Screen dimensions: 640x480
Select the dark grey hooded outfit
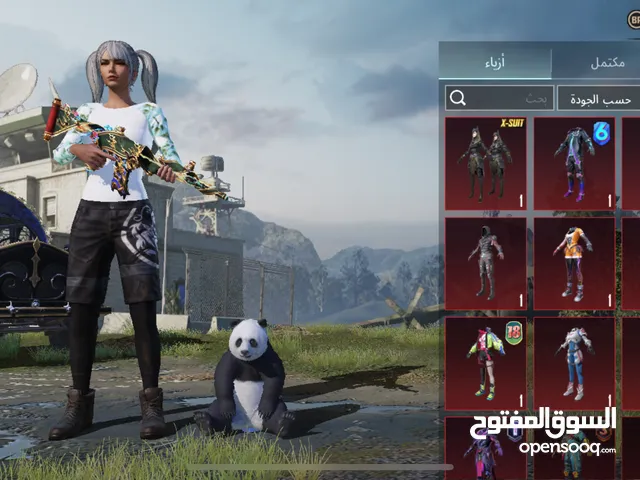[x=485, y=264]
